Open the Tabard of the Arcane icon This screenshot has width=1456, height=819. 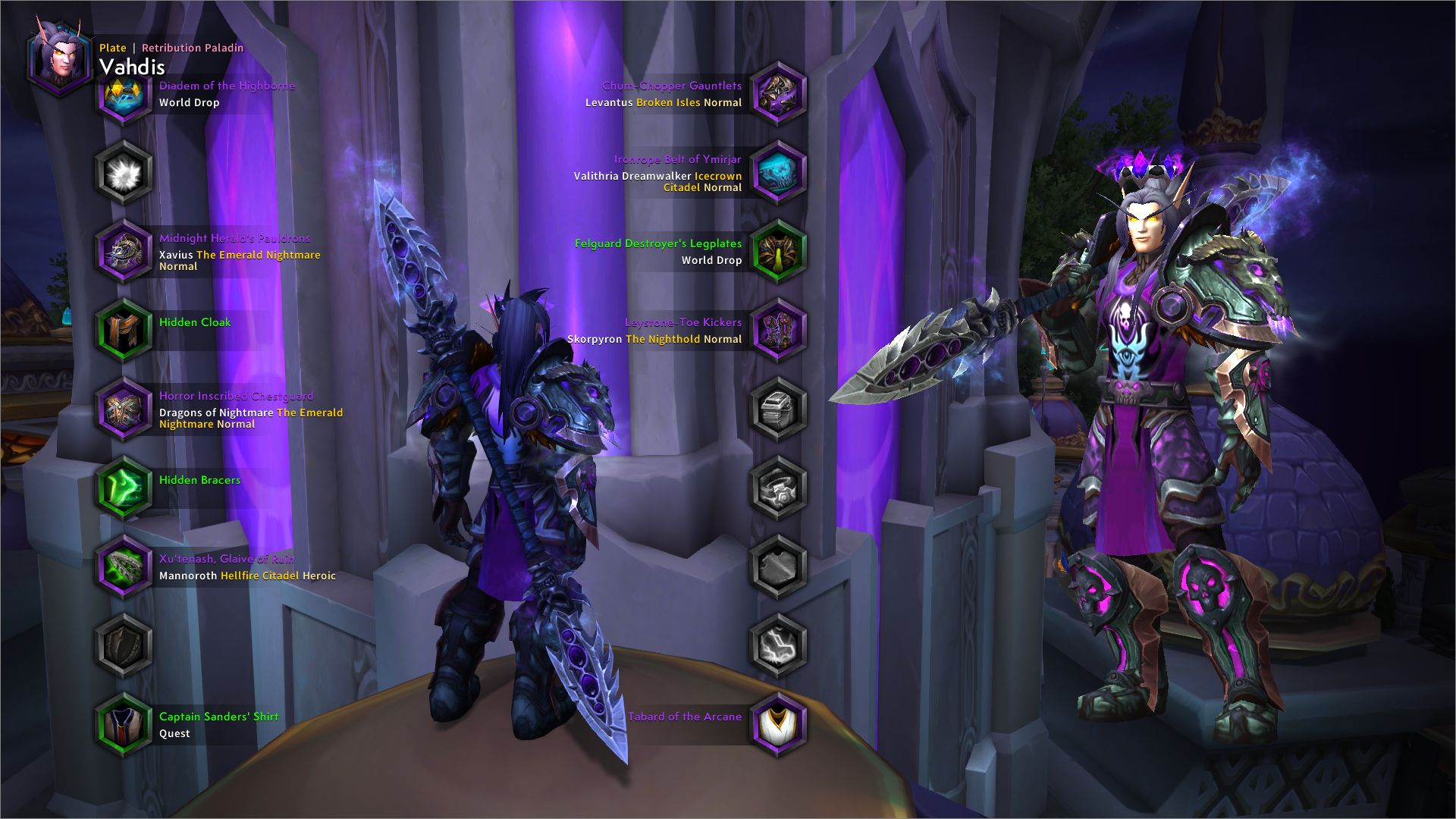(x=778, y=724)
